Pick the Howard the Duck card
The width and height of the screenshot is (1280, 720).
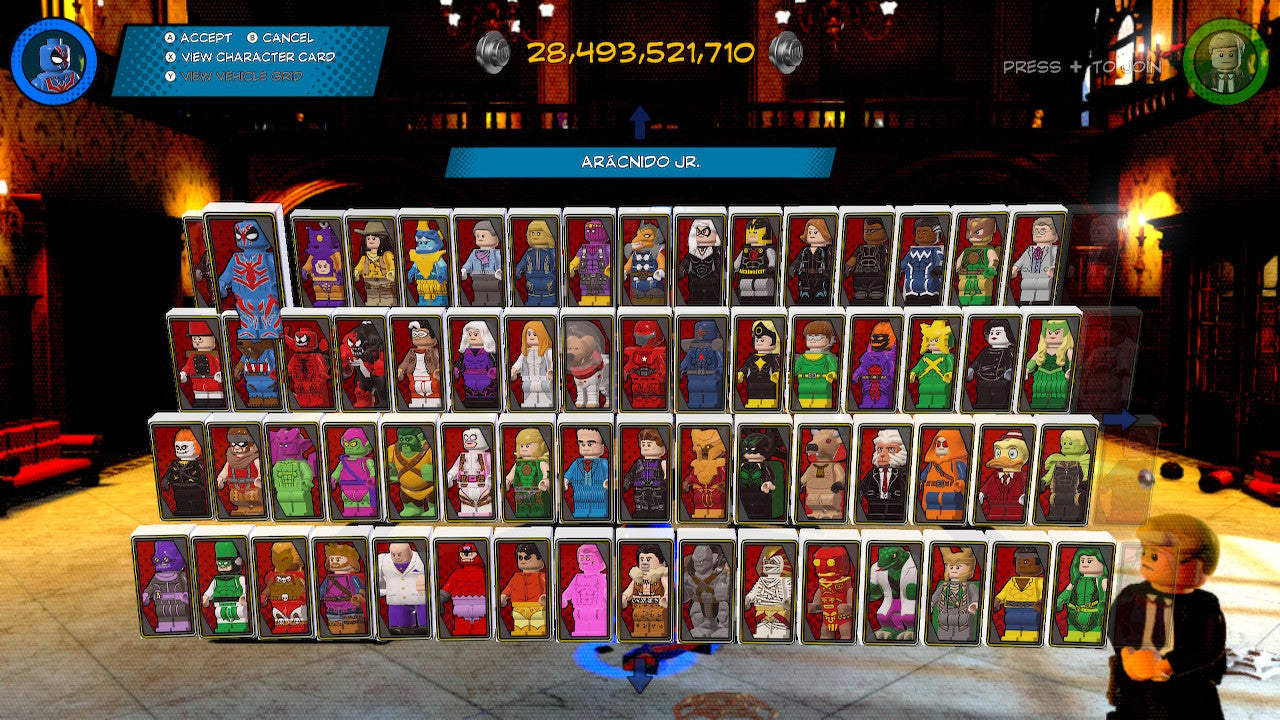[1001, 472]
